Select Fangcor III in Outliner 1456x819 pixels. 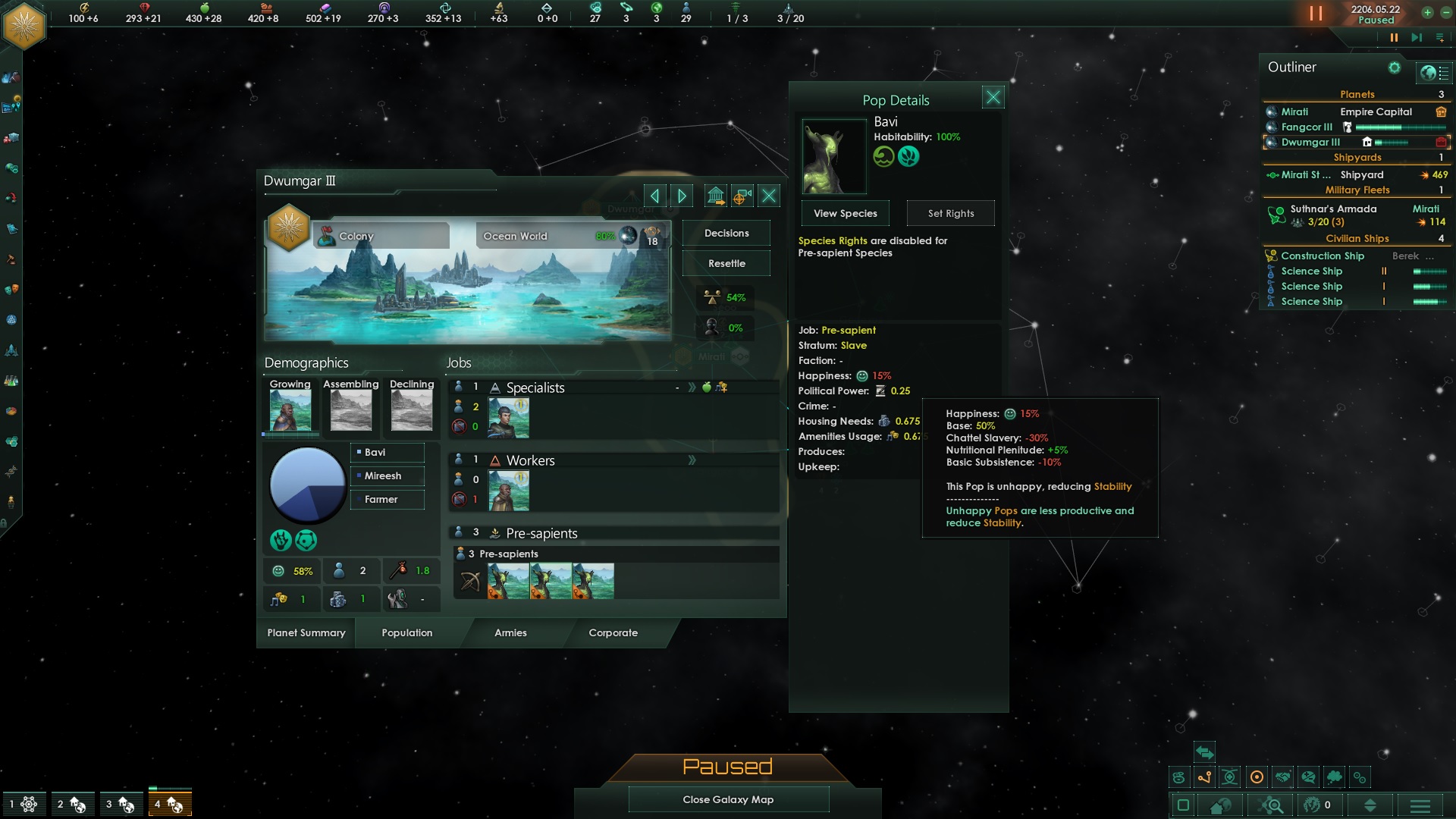1306,127
